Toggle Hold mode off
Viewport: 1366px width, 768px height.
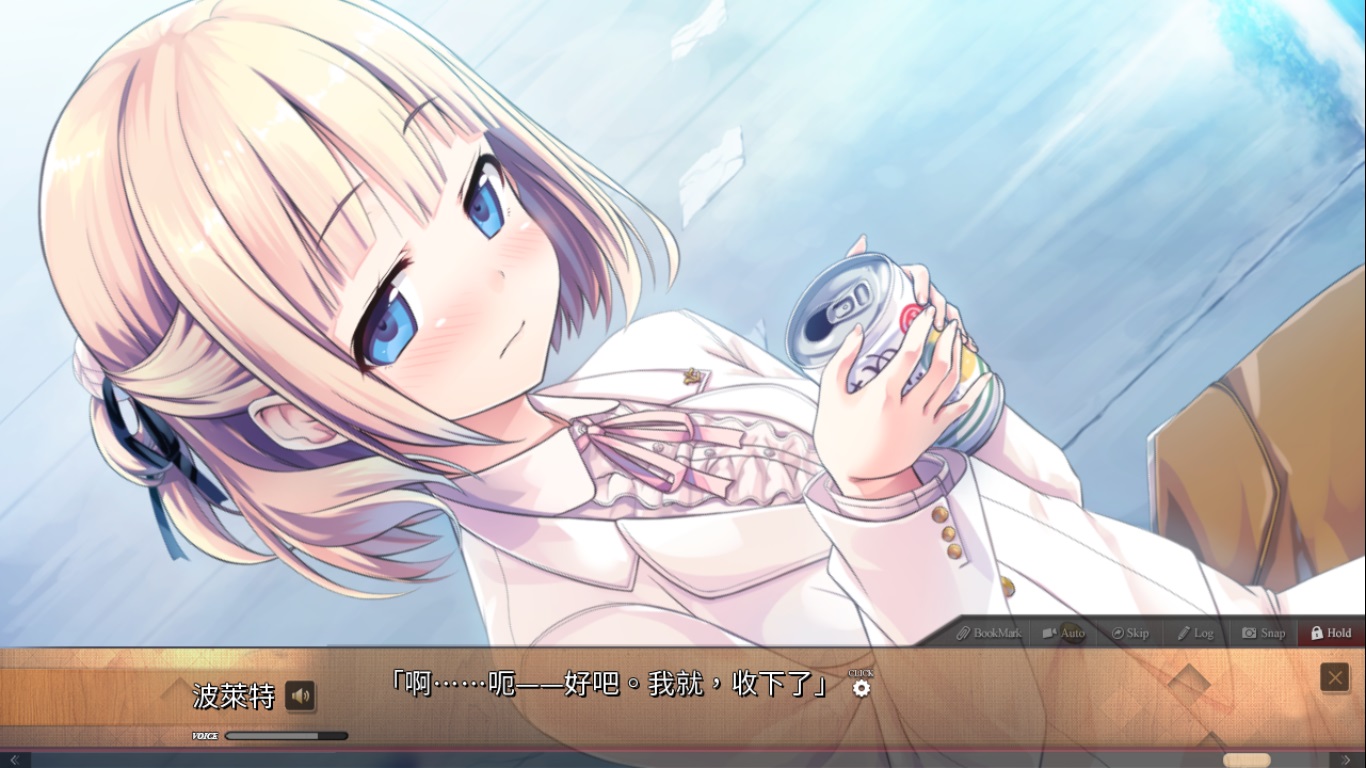[x=1330, y=633]
